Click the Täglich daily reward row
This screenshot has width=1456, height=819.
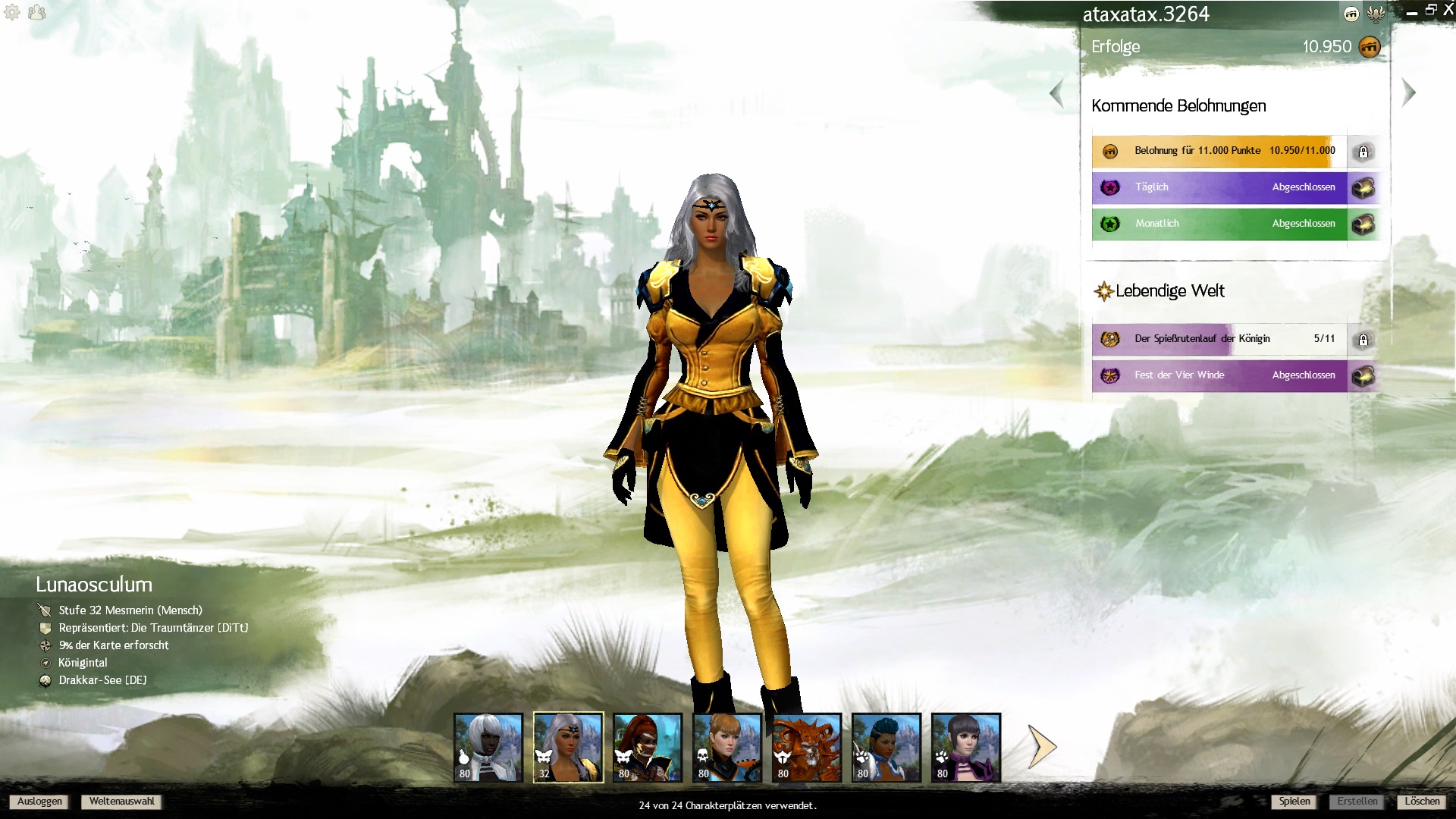[1219, 187]
